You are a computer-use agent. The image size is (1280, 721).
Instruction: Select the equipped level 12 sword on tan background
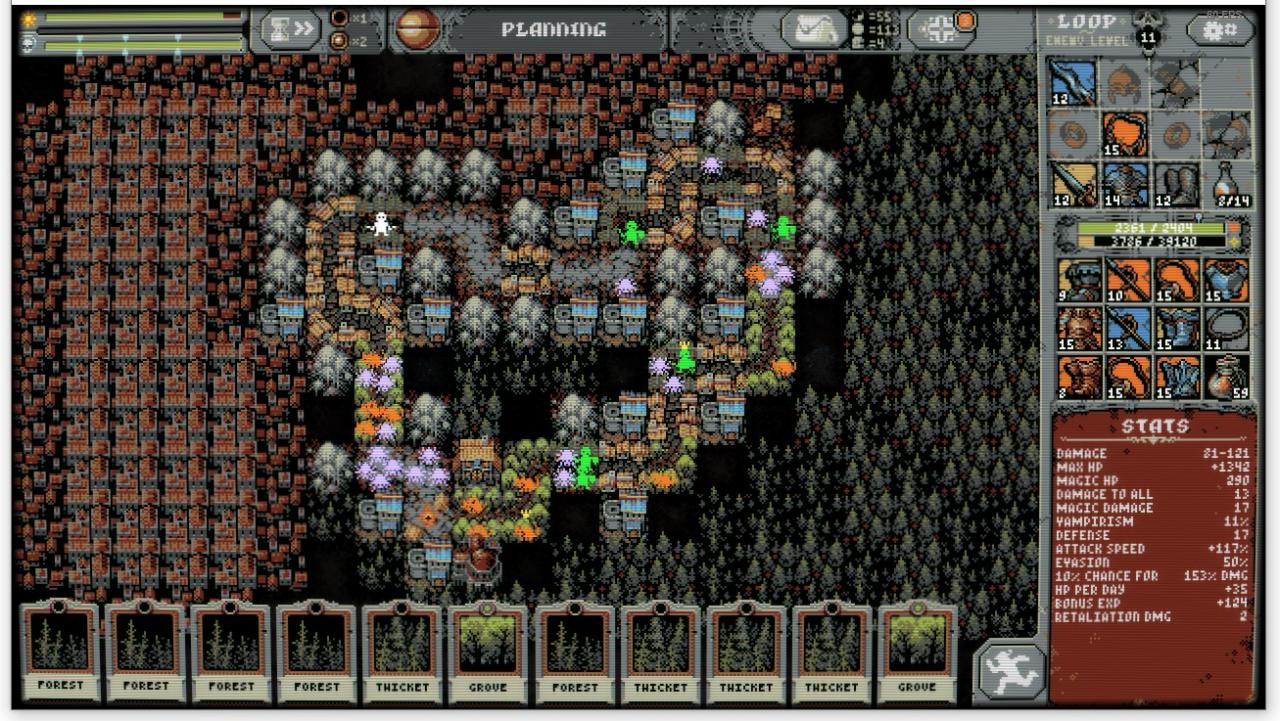click(1073, 185)
